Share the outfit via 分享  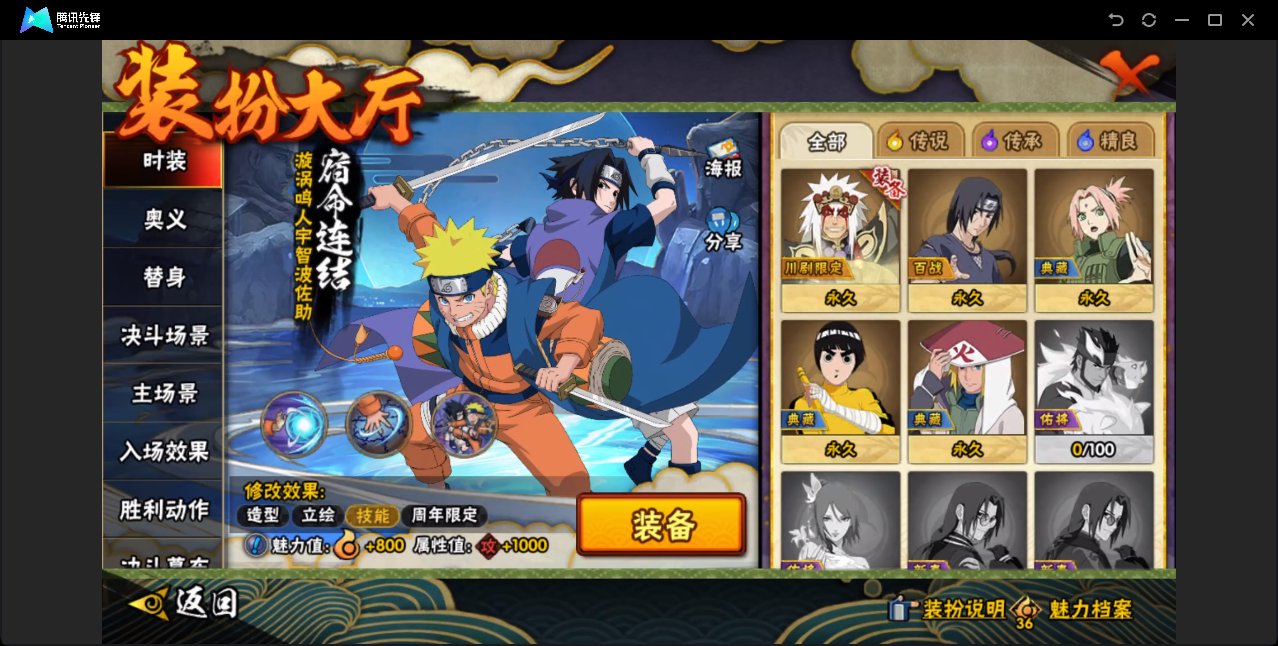pyautogui.click(x=723, y=230)
